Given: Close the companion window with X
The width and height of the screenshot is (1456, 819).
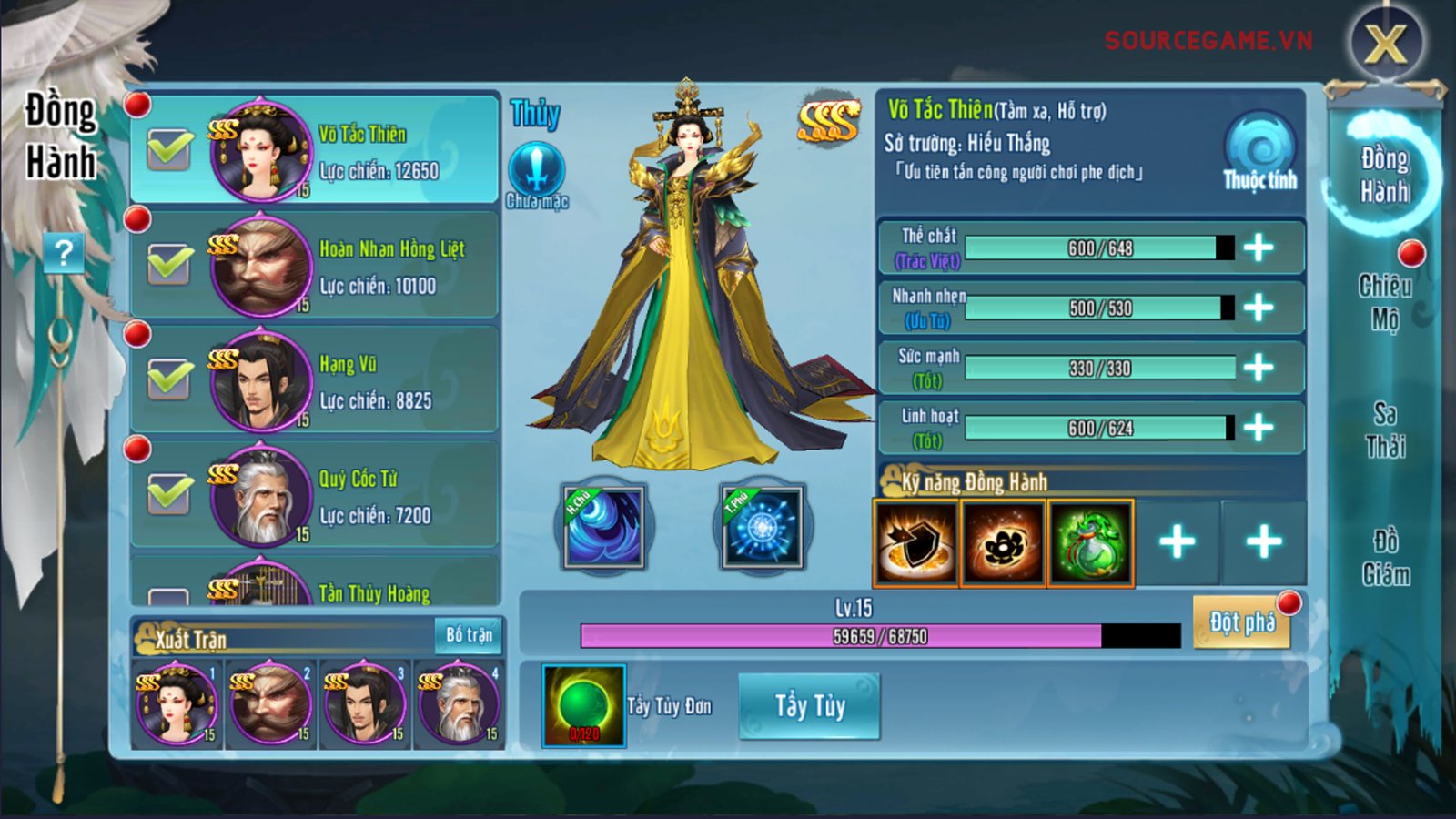Looking at the screenshot, I should (x=1385, y=43).
